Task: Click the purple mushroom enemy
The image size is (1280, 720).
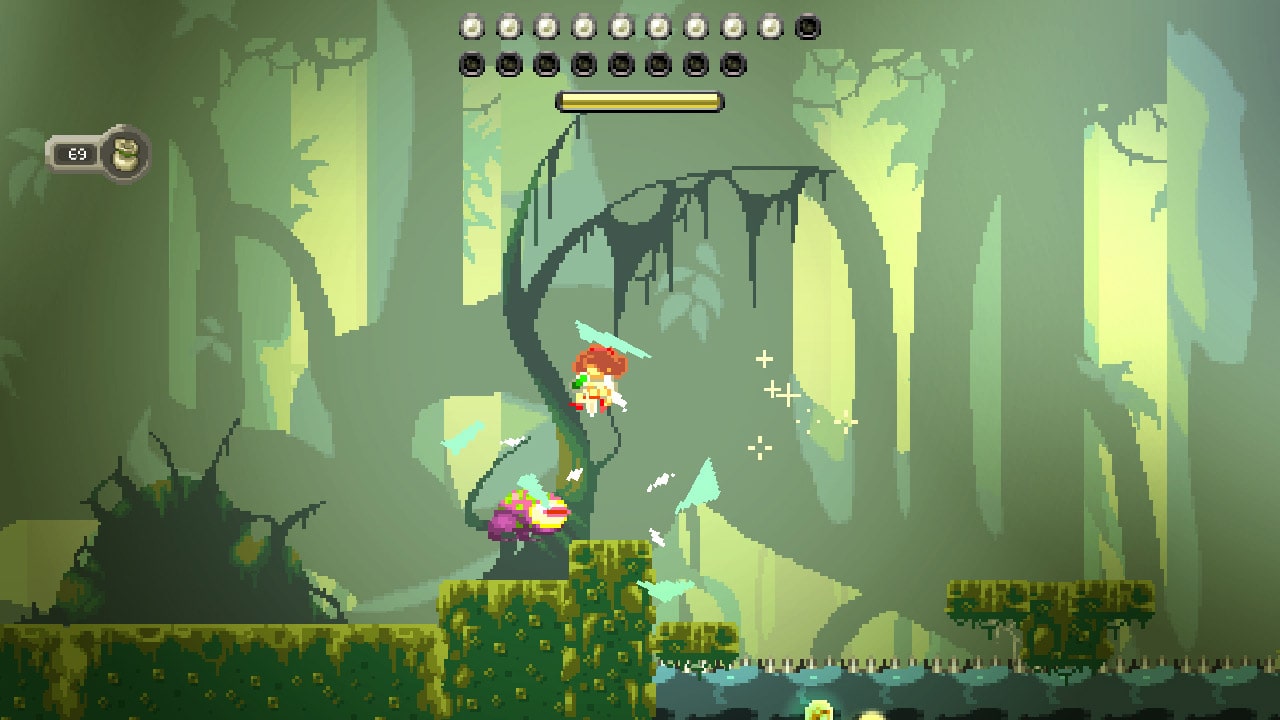Action: [530, 515]
